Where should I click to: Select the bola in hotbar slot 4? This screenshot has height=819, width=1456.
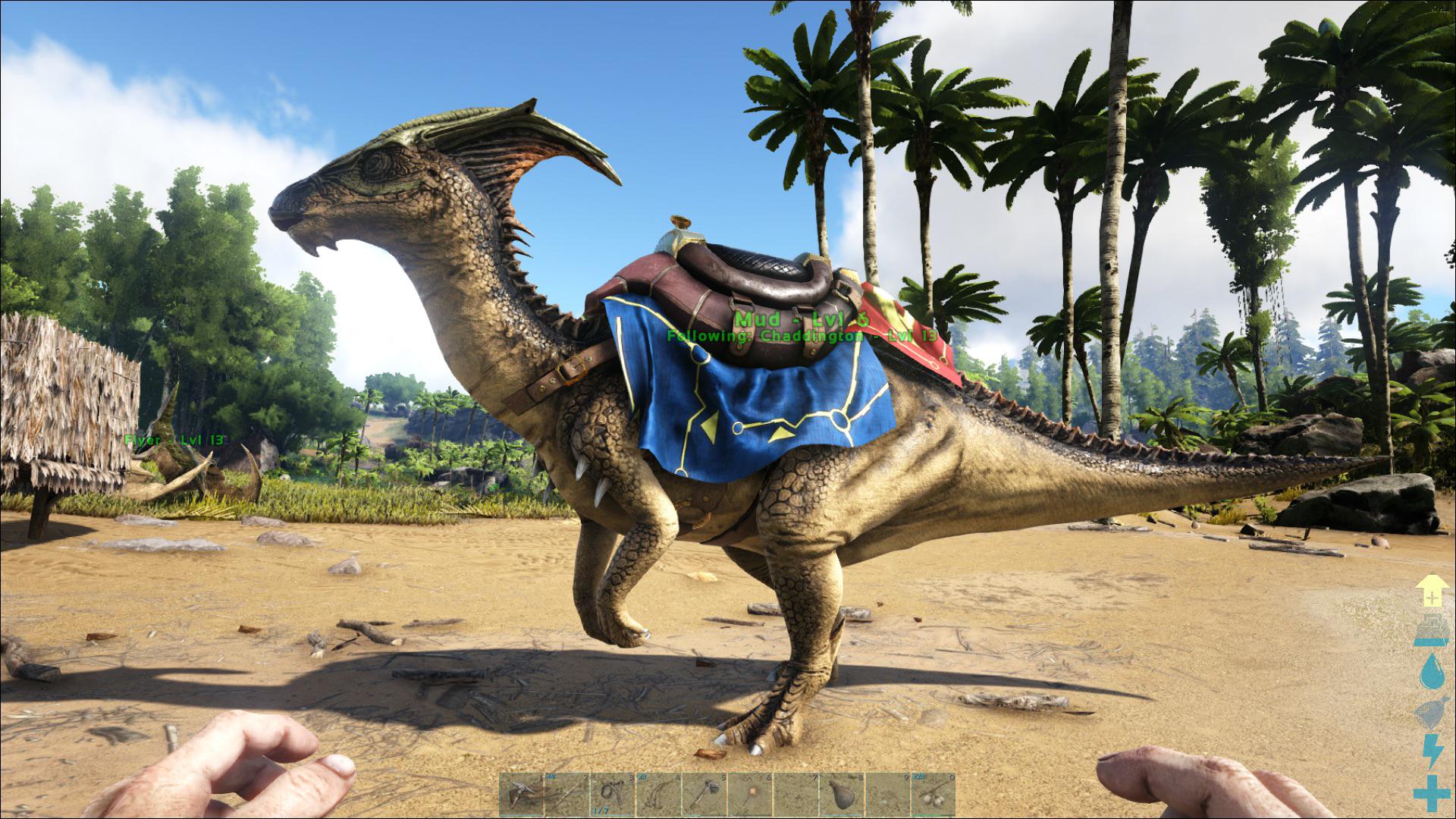click(x=657, y=796)
